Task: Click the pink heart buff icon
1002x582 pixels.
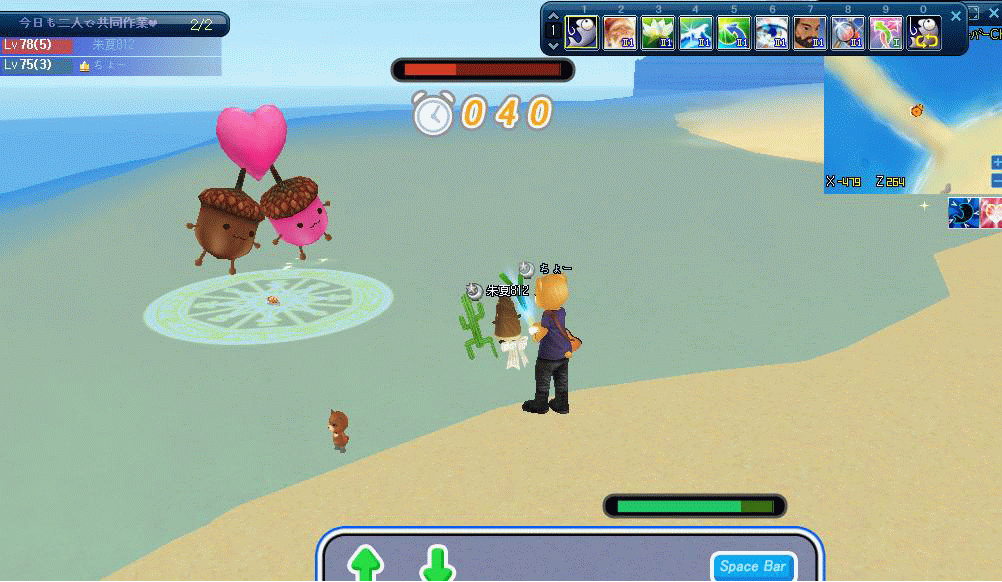Action: coord(991,213)
